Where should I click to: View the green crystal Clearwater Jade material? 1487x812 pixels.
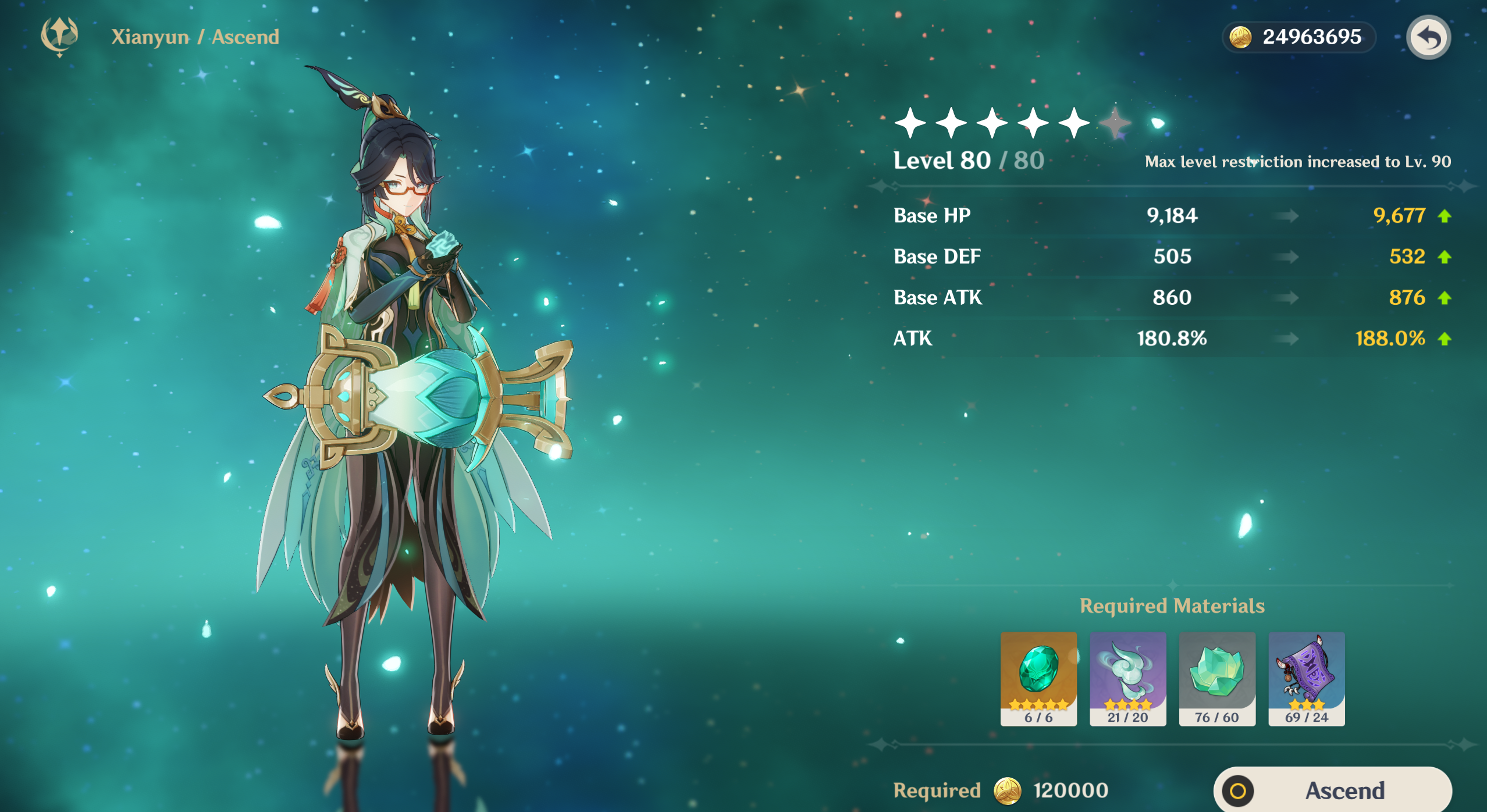[x=1217, y=678]
